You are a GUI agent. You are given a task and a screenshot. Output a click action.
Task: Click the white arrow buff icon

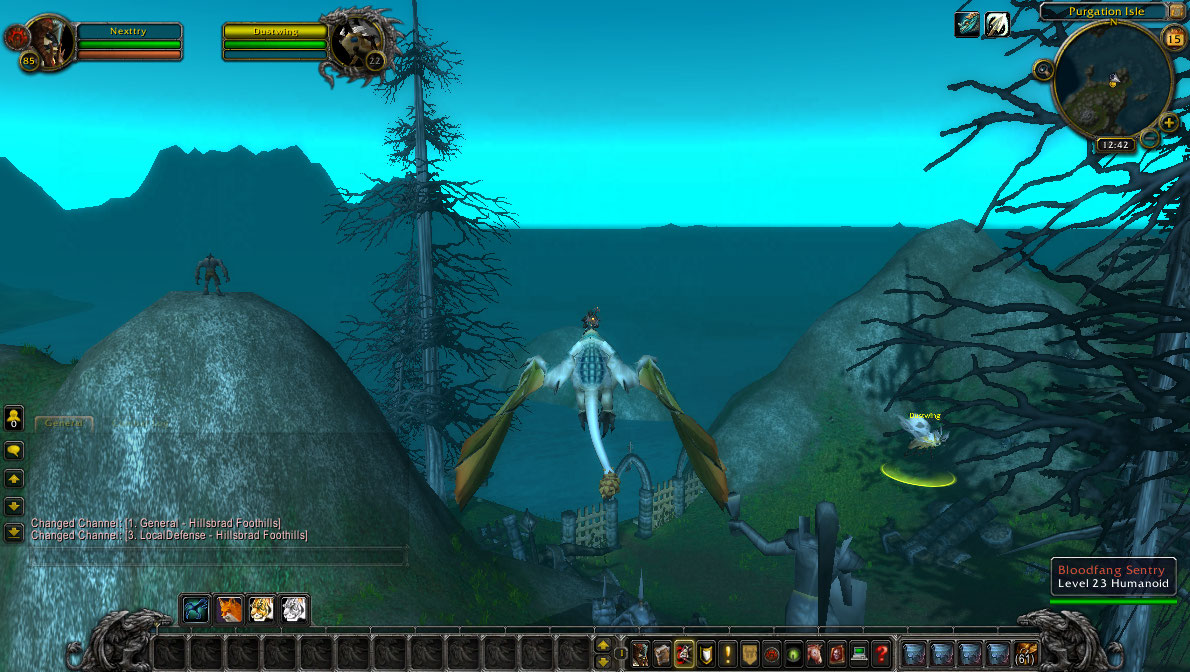pyautogui.click(x=997, y=26)
